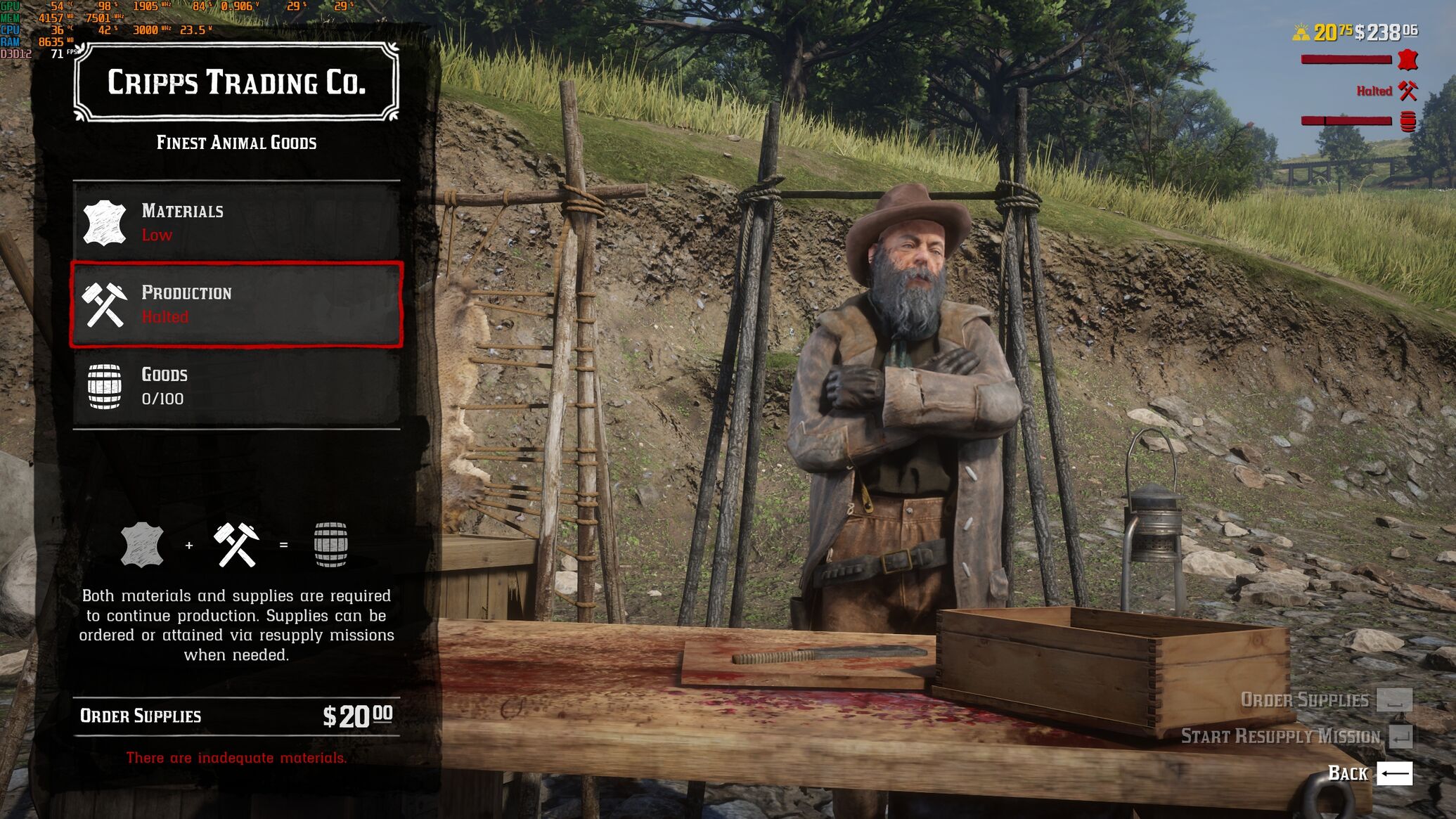Select the Materials menu entry
The height and width of the screenshot is (819, 1456).
coord(236,222)
